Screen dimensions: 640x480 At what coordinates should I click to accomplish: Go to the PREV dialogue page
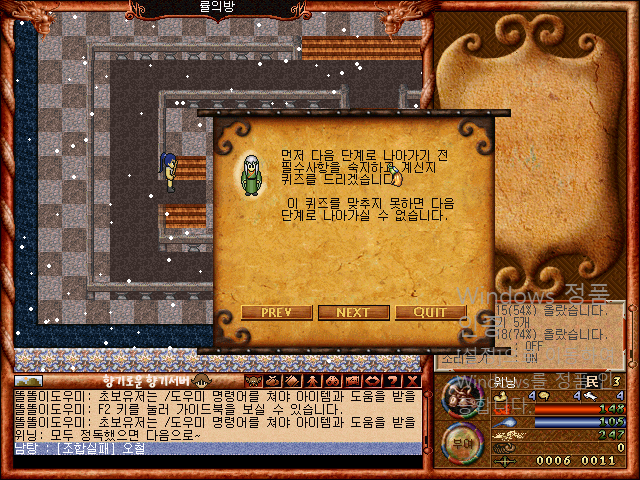coord(276,312)
